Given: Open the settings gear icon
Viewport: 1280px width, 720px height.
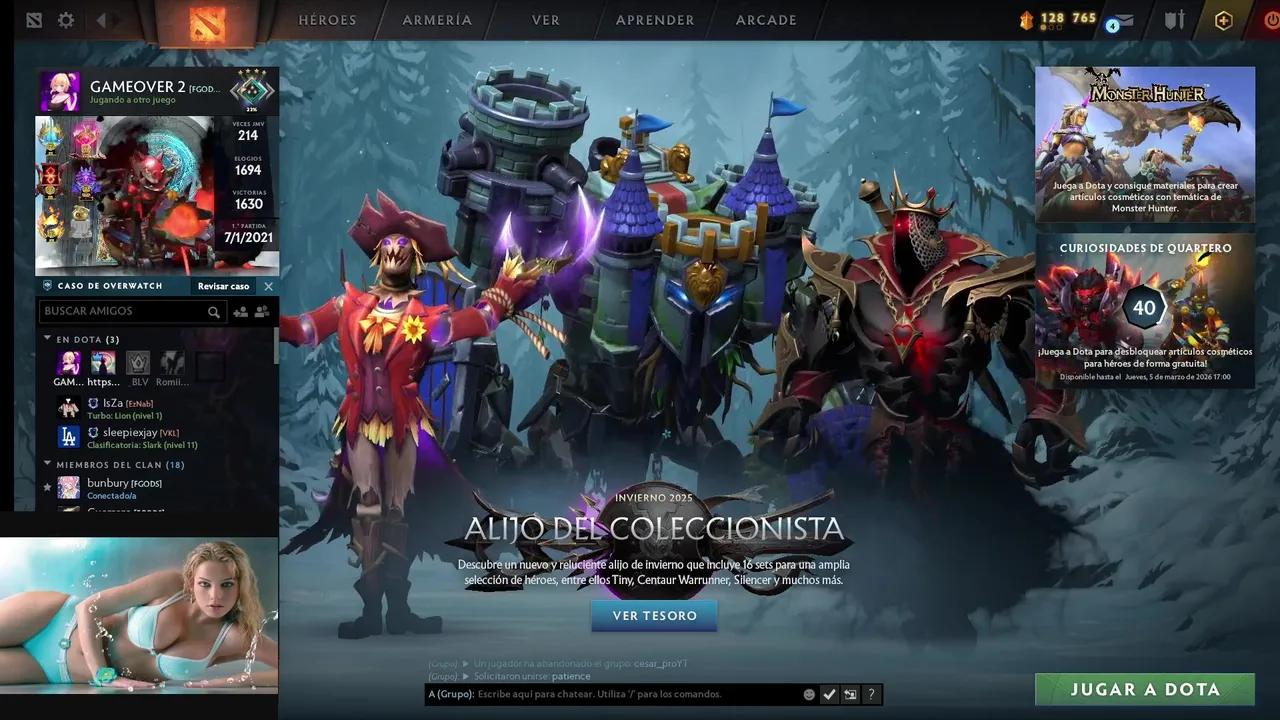Looking at the screenshot, I should [65, 19].
